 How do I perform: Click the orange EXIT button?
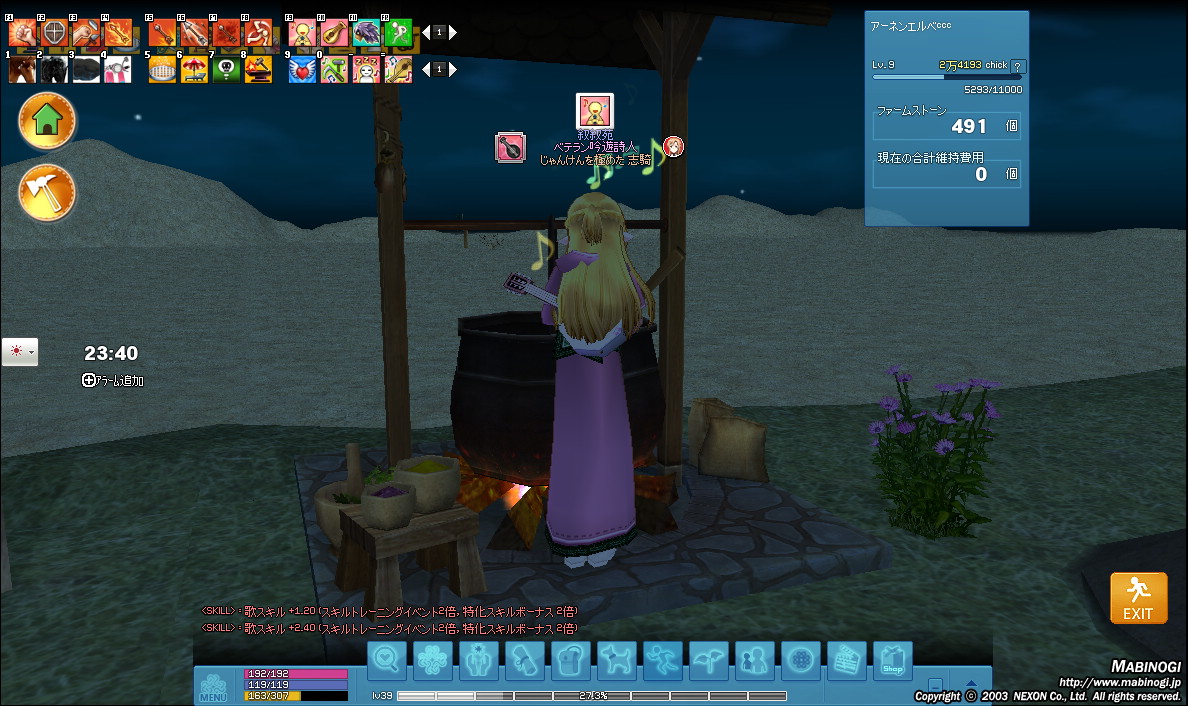click(x=1138, y=598)
